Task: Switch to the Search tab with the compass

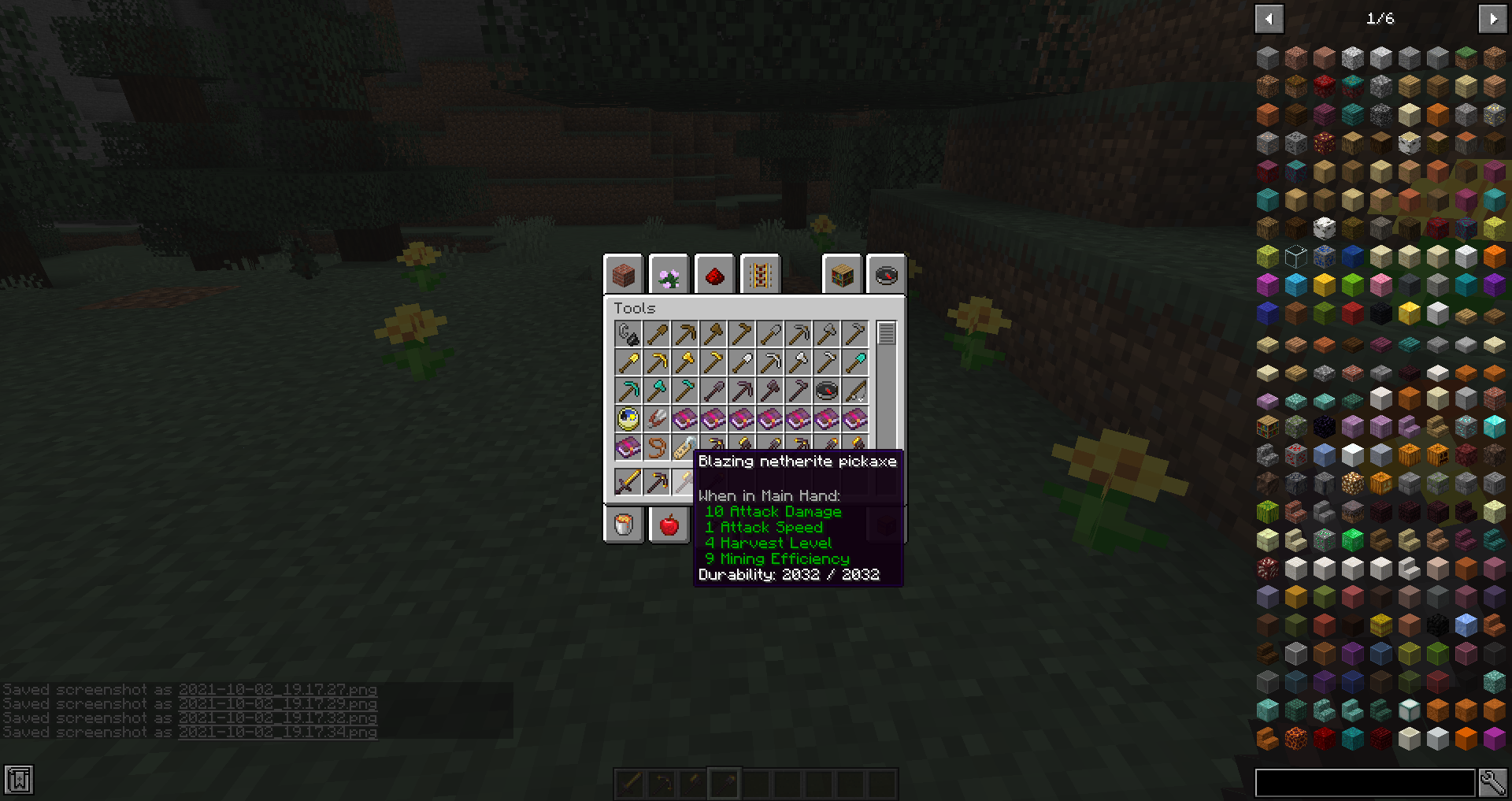Action: [x=888, y=274]
